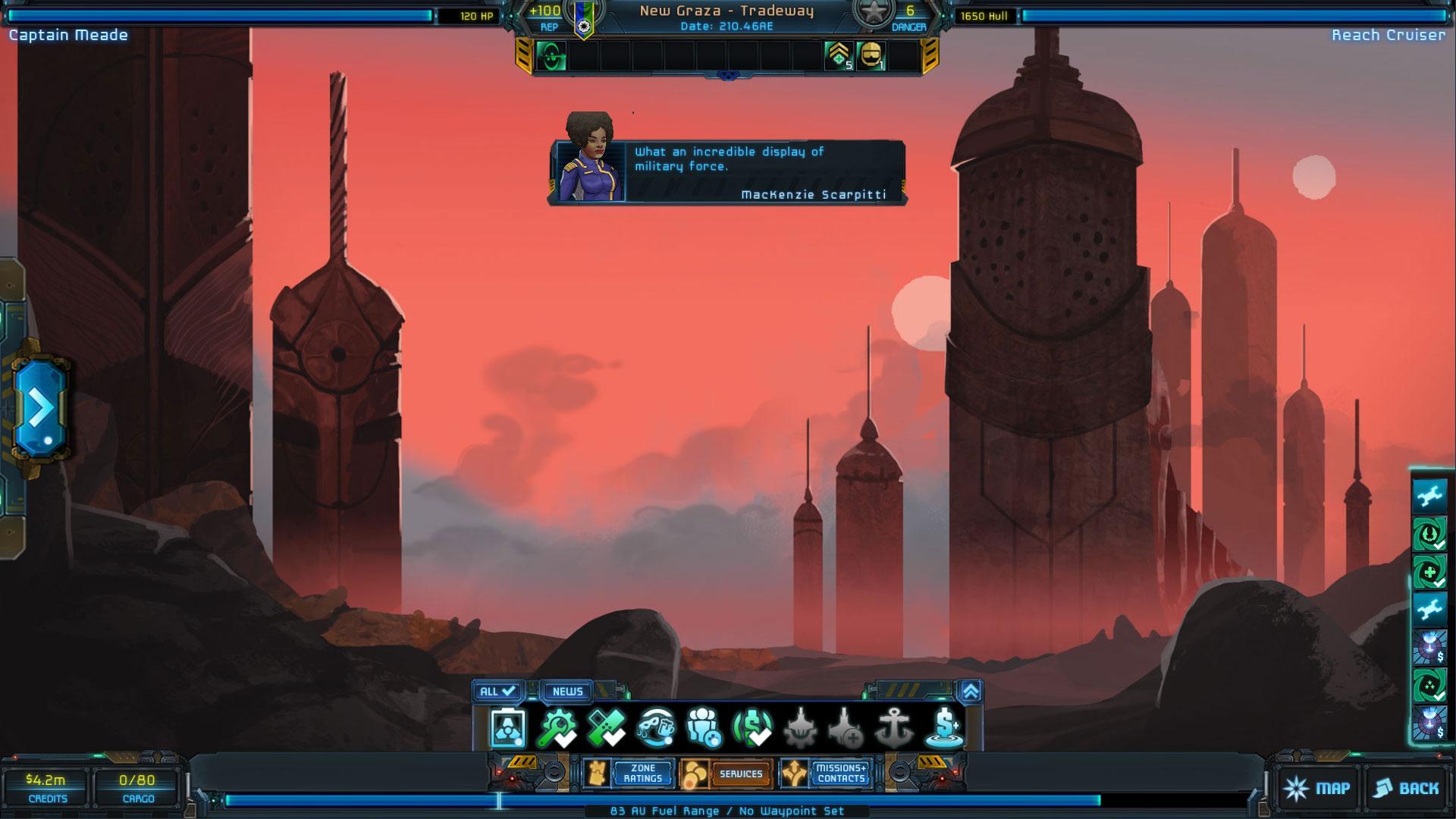The image size is (1456, 819).
Task: Toggle the ALL filter checkmark
Action: tap(497, 692)
